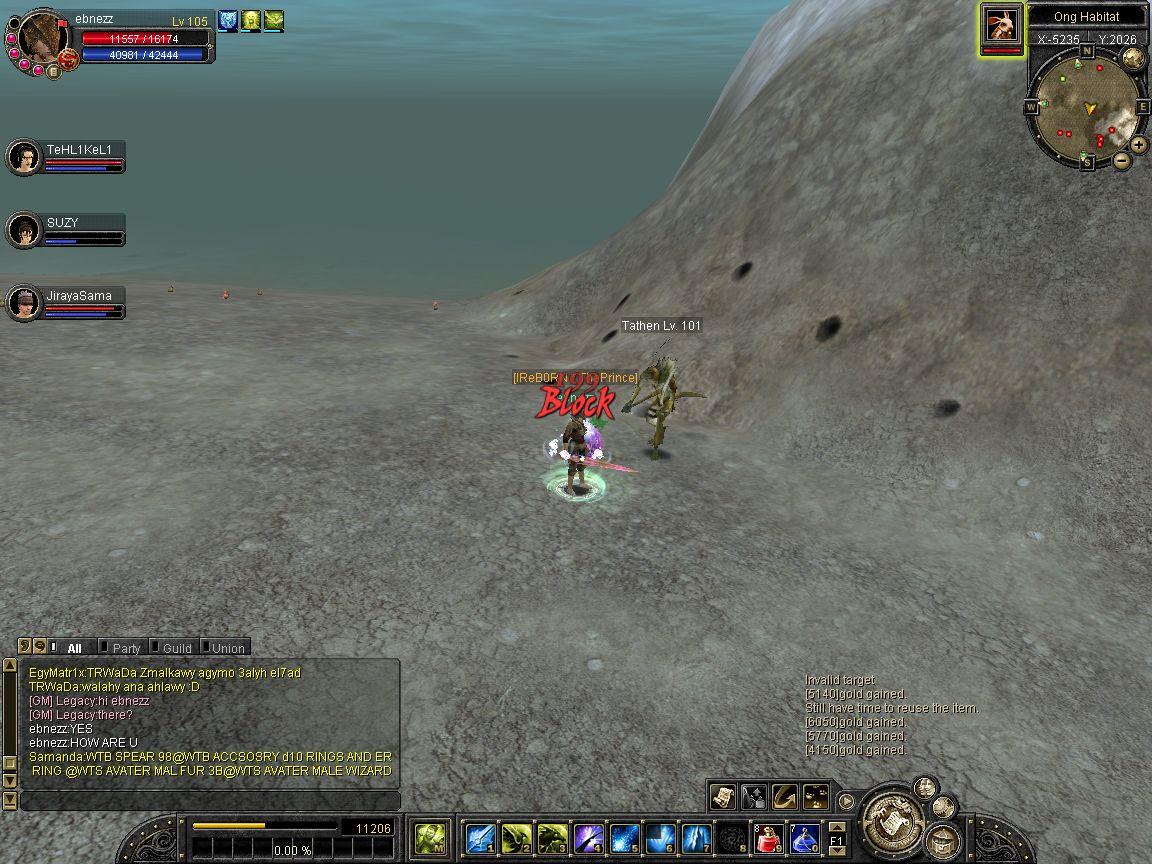Image resolution: width=1152 pixels, height=864 pixels.
Task: Open the Guild chat tab
Action: (176, 648)
